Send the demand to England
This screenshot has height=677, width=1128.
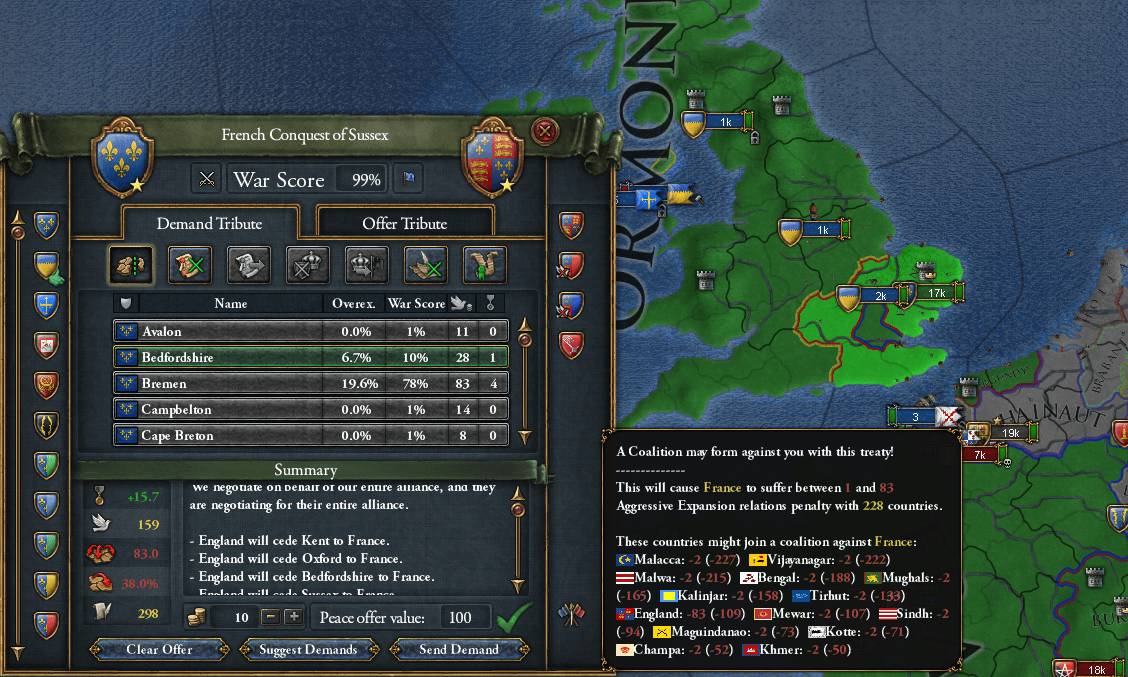(x=459, y=649)
